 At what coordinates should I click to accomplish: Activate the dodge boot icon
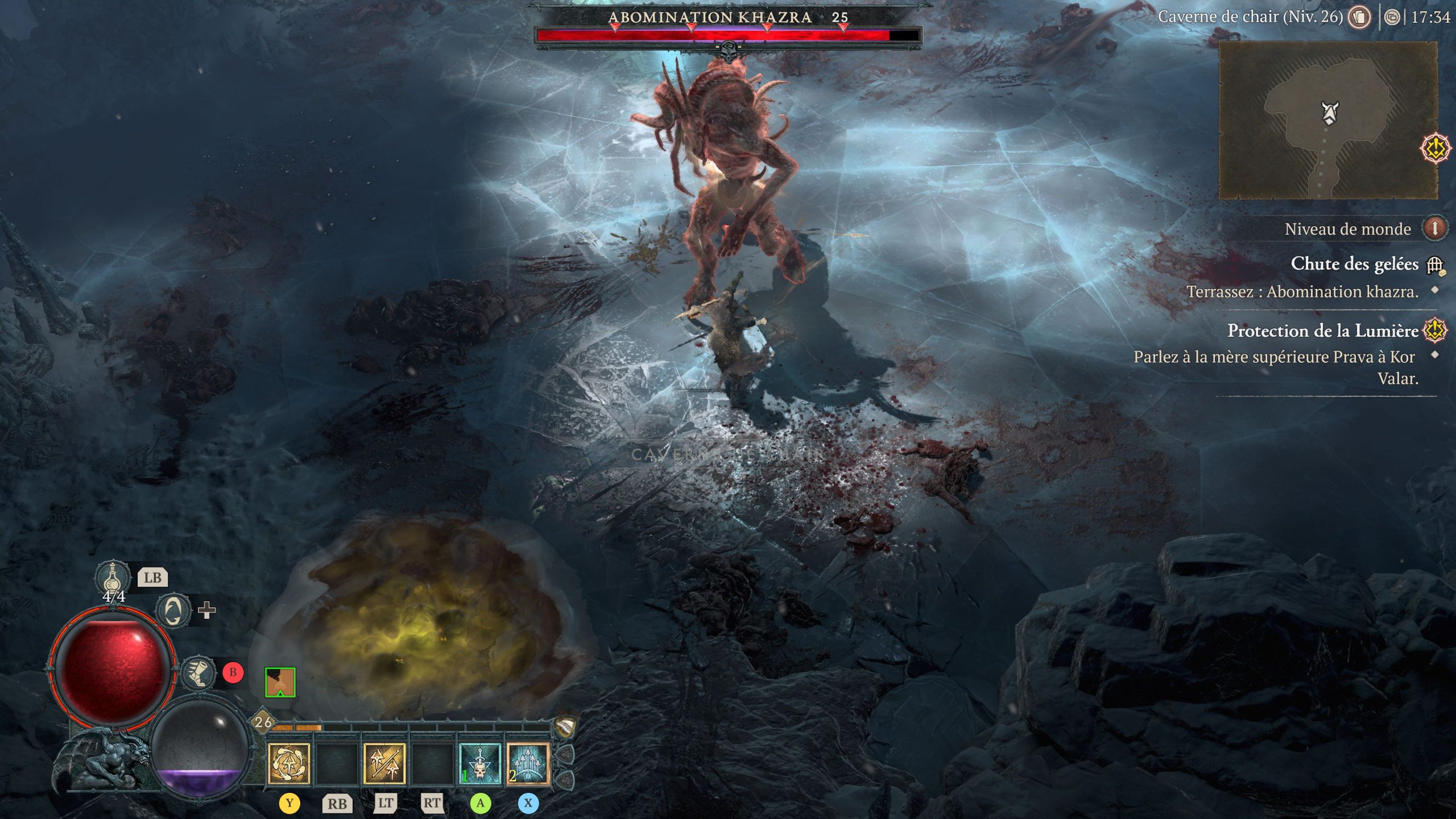pos(198,673)
